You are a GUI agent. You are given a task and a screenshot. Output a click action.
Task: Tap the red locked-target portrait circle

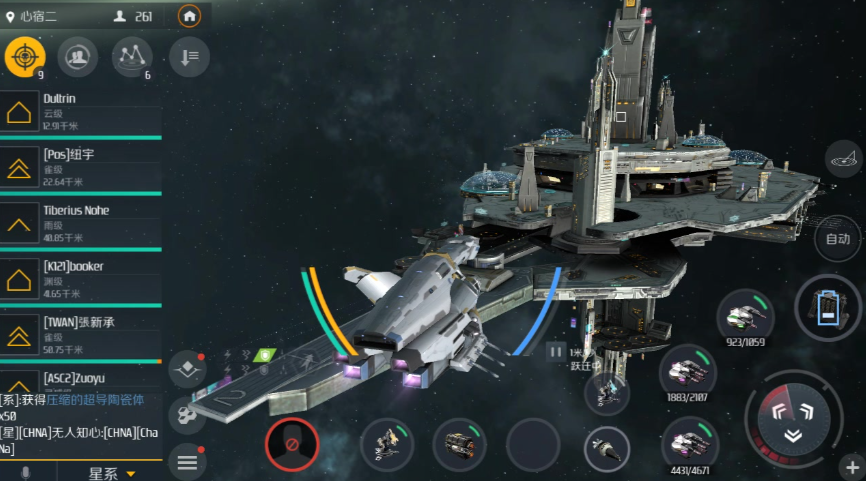click(292, 445)
